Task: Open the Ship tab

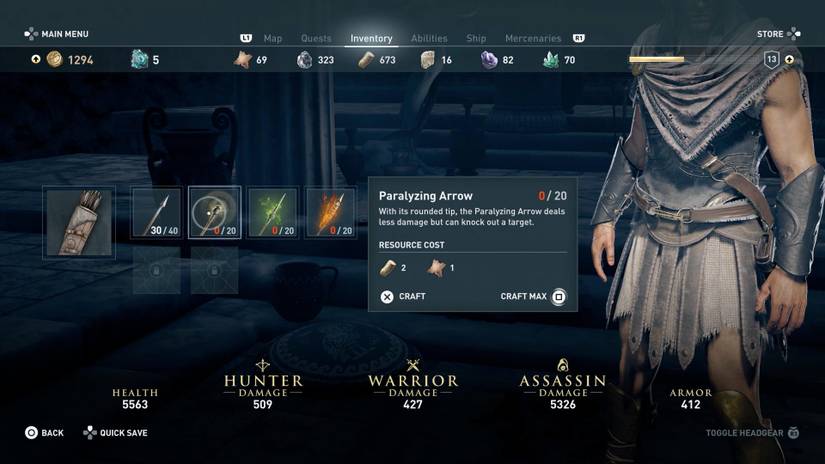Action: [x=476, y=38]
